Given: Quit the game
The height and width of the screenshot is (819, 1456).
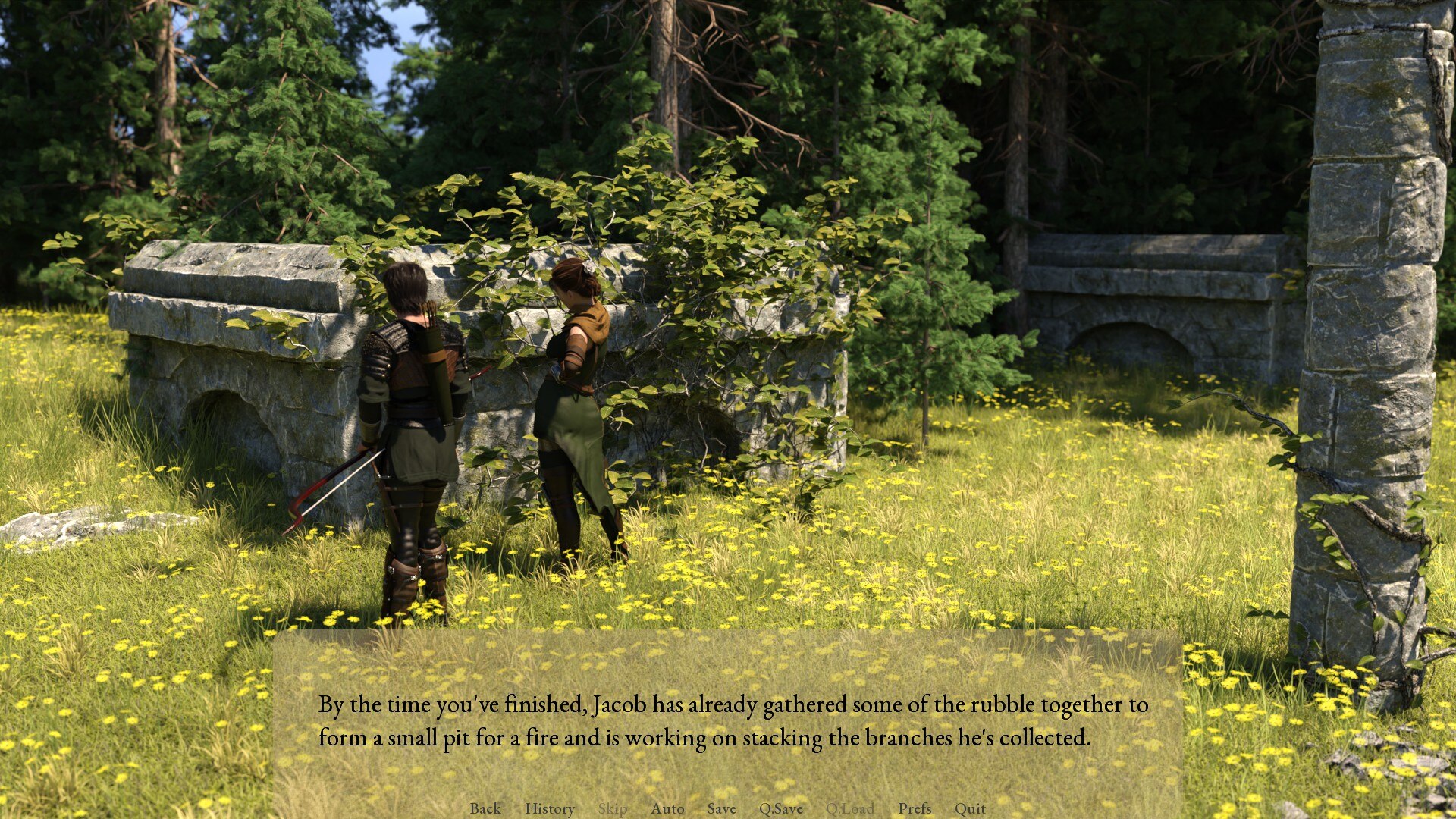Looking at the screenshot, I should click(970, 808).
